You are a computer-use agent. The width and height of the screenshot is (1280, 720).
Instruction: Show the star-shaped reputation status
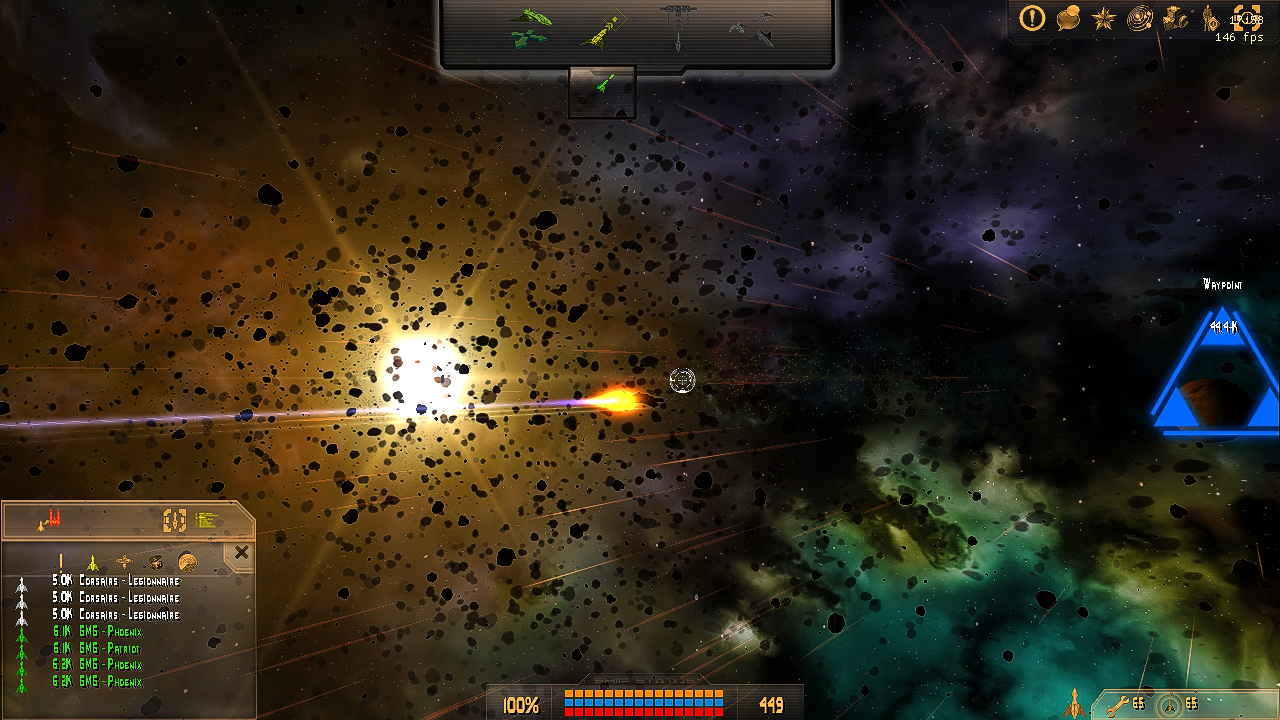point(1103,18)
